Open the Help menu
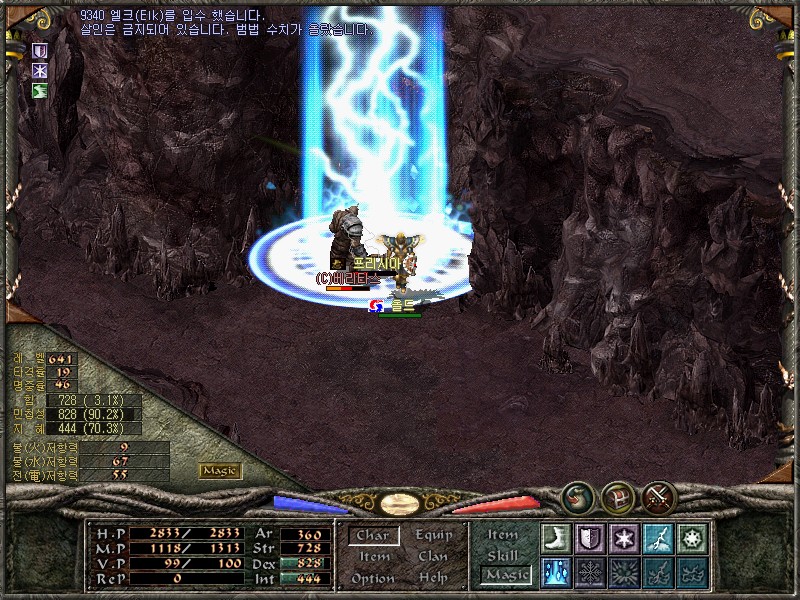The width and height of the screenshot is (800, 600). click(433, 578)
